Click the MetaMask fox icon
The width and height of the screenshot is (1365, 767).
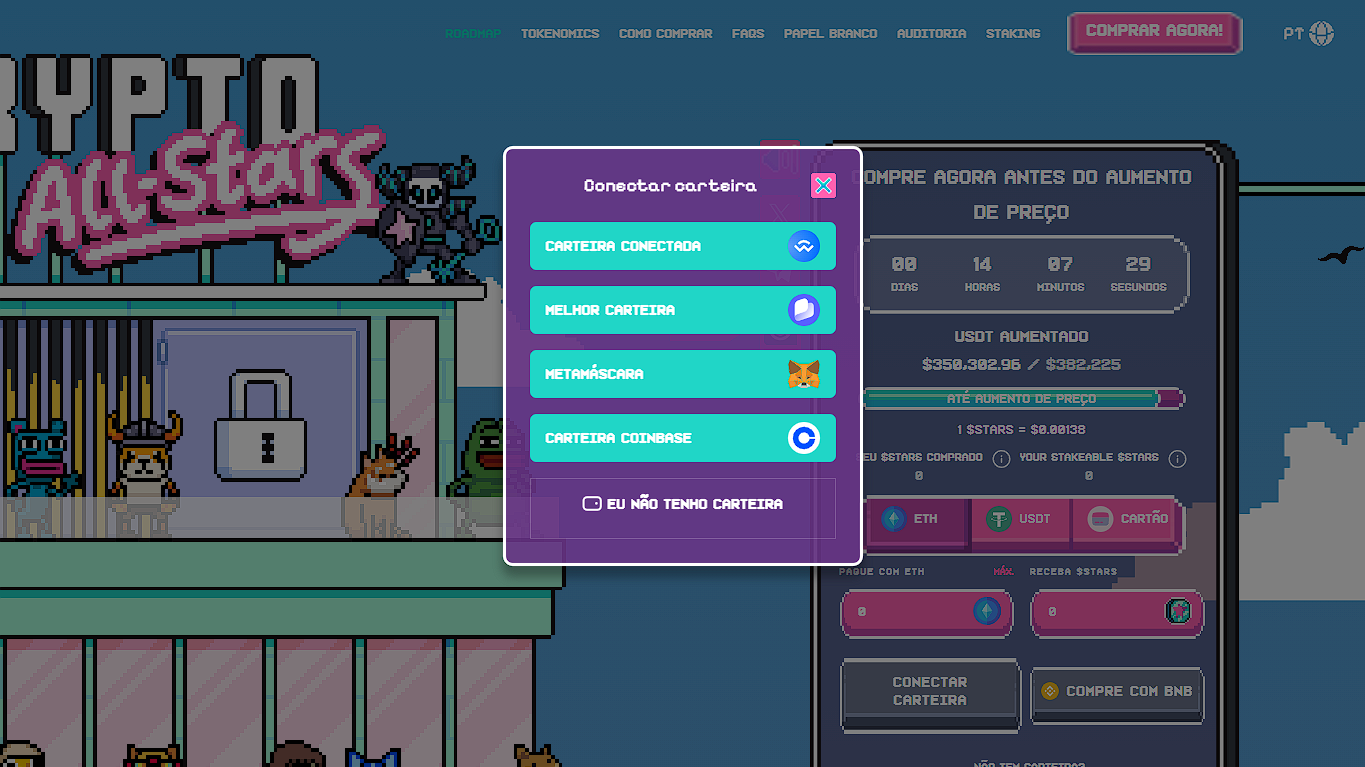click(804, 374)
